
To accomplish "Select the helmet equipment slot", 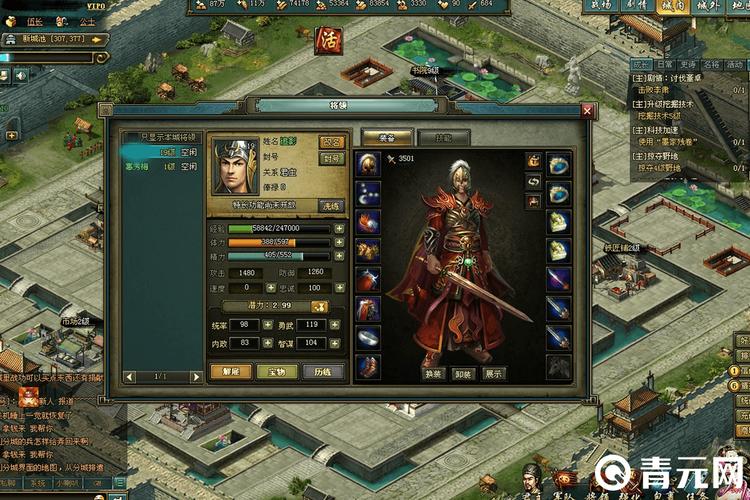I will point(368,165).
